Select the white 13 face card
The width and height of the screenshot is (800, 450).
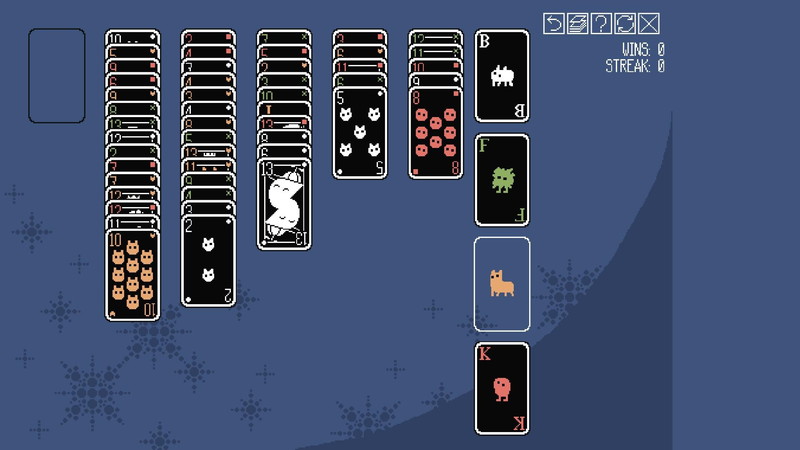click(284, 204)
